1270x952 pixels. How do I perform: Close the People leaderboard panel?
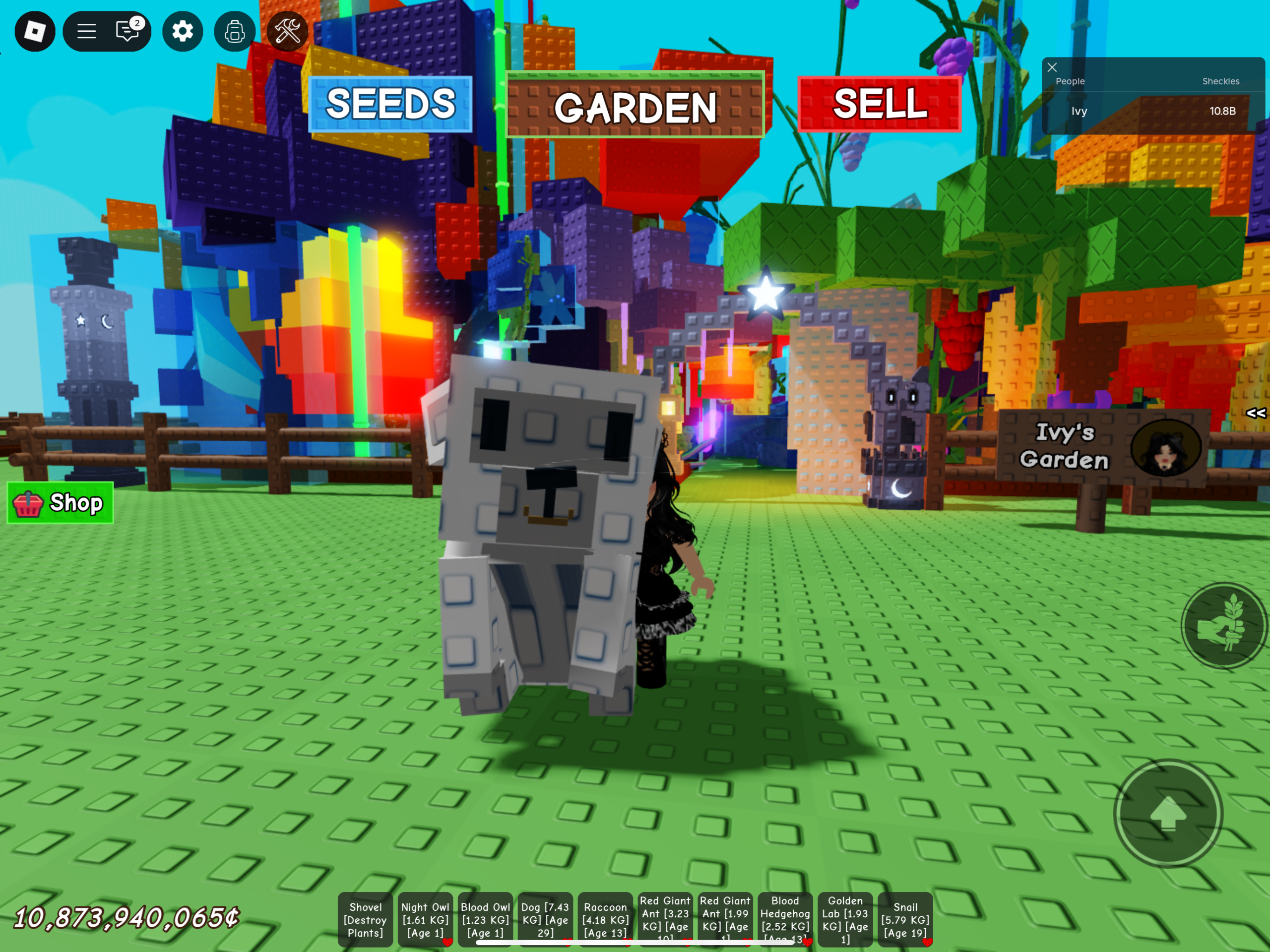click(x=1052, y=67)
